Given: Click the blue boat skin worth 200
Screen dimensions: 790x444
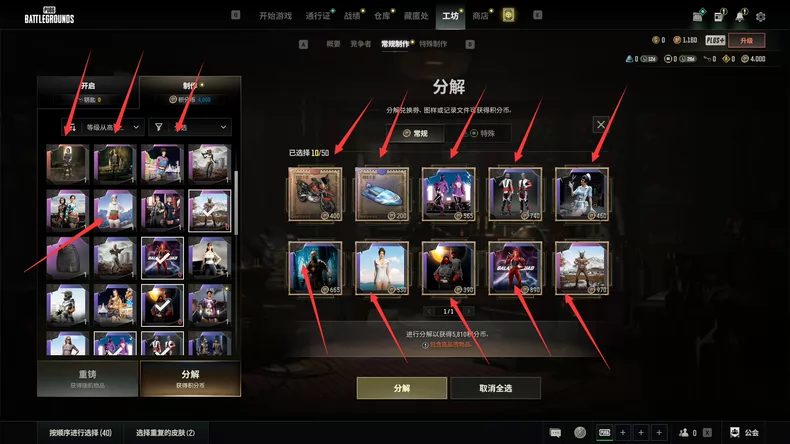Looking at the screenshot, I should 381,193.
